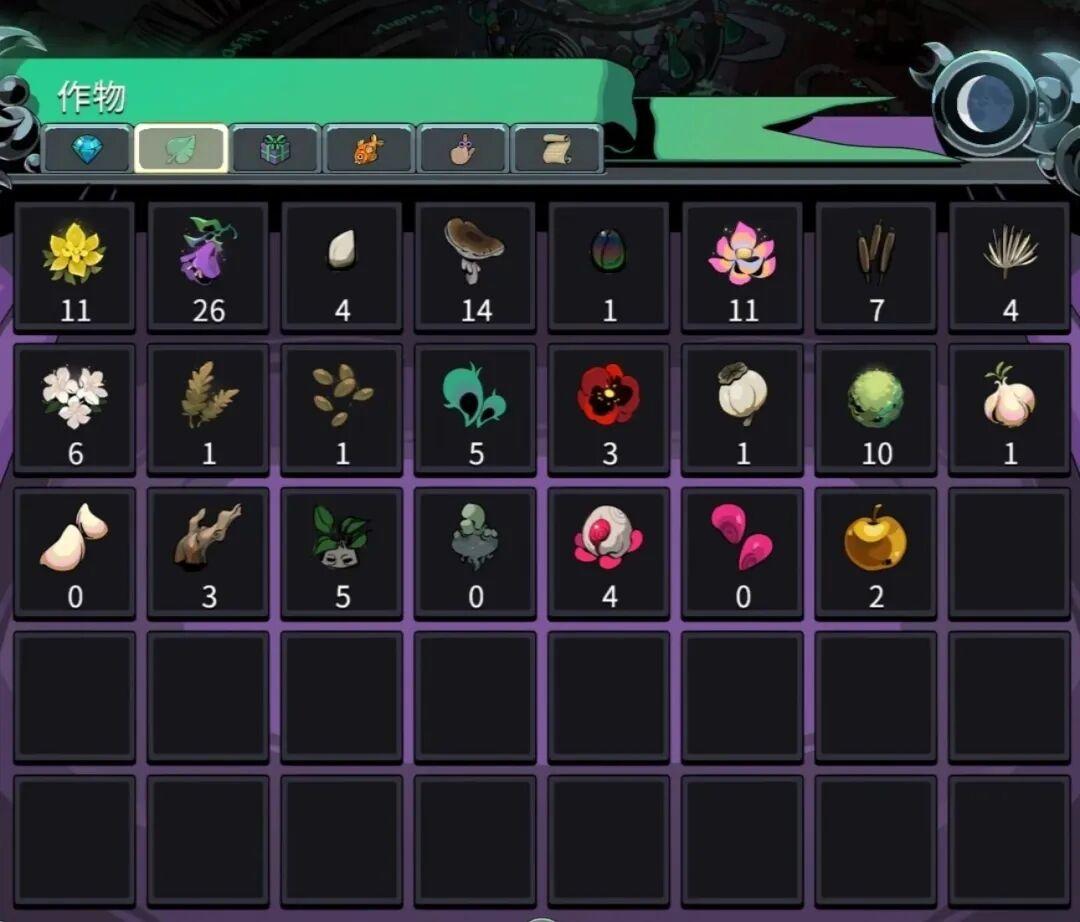1080x922 pixels.
Task: Select the dark iridescent egg-shaped seed slot
Action: 609,267
